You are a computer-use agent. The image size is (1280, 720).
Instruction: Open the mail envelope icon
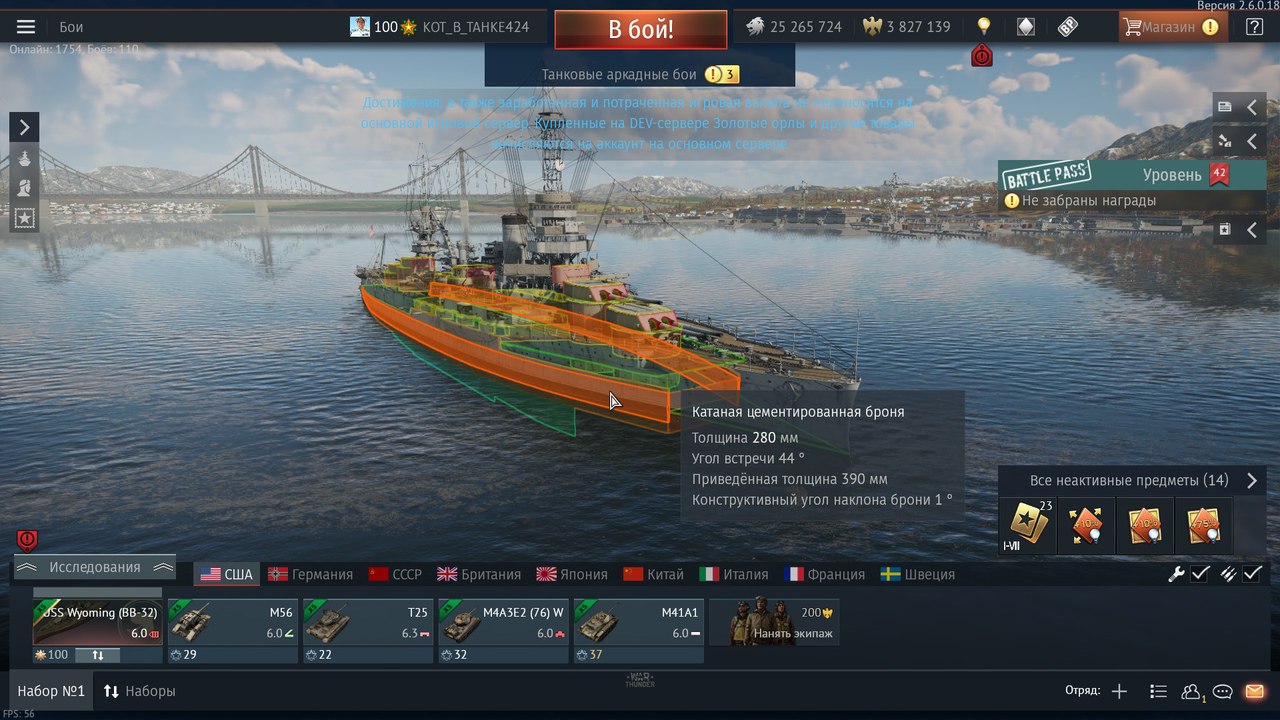1253,691
